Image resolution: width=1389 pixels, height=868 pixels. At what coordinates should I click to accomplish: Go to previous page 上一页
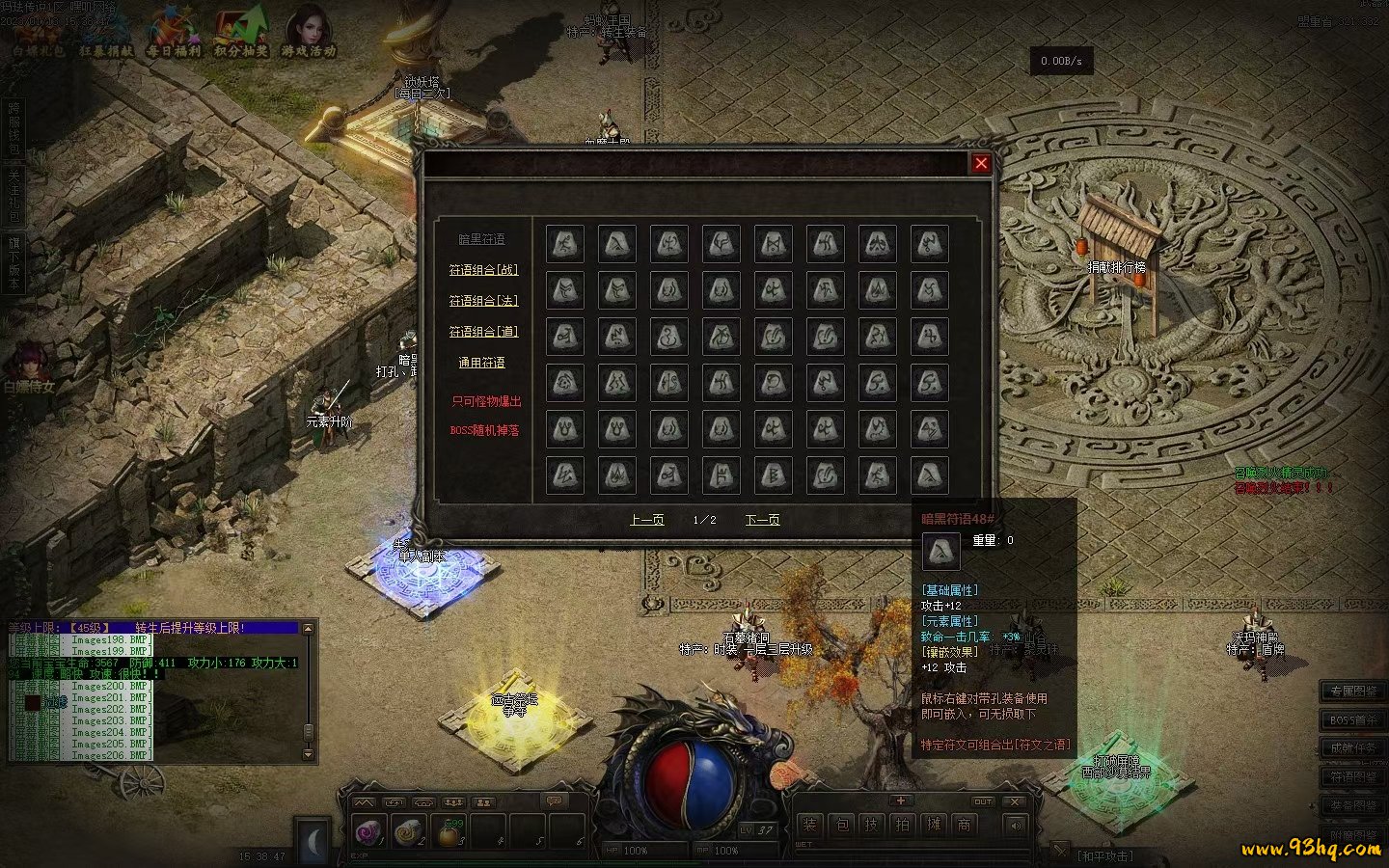(646, 520)
